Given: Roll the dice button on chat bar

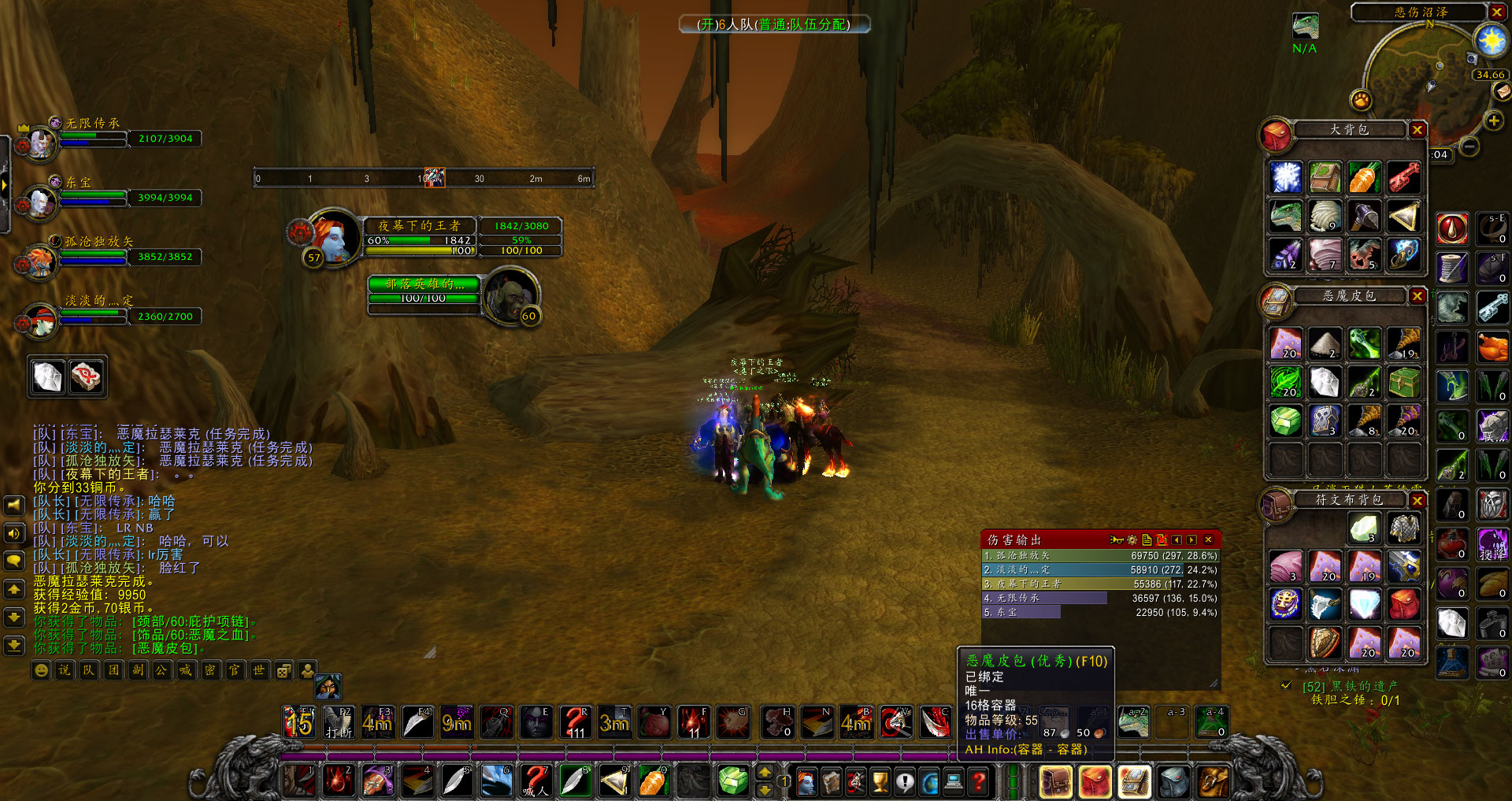Looking at the screenshot, I should 284,670.
